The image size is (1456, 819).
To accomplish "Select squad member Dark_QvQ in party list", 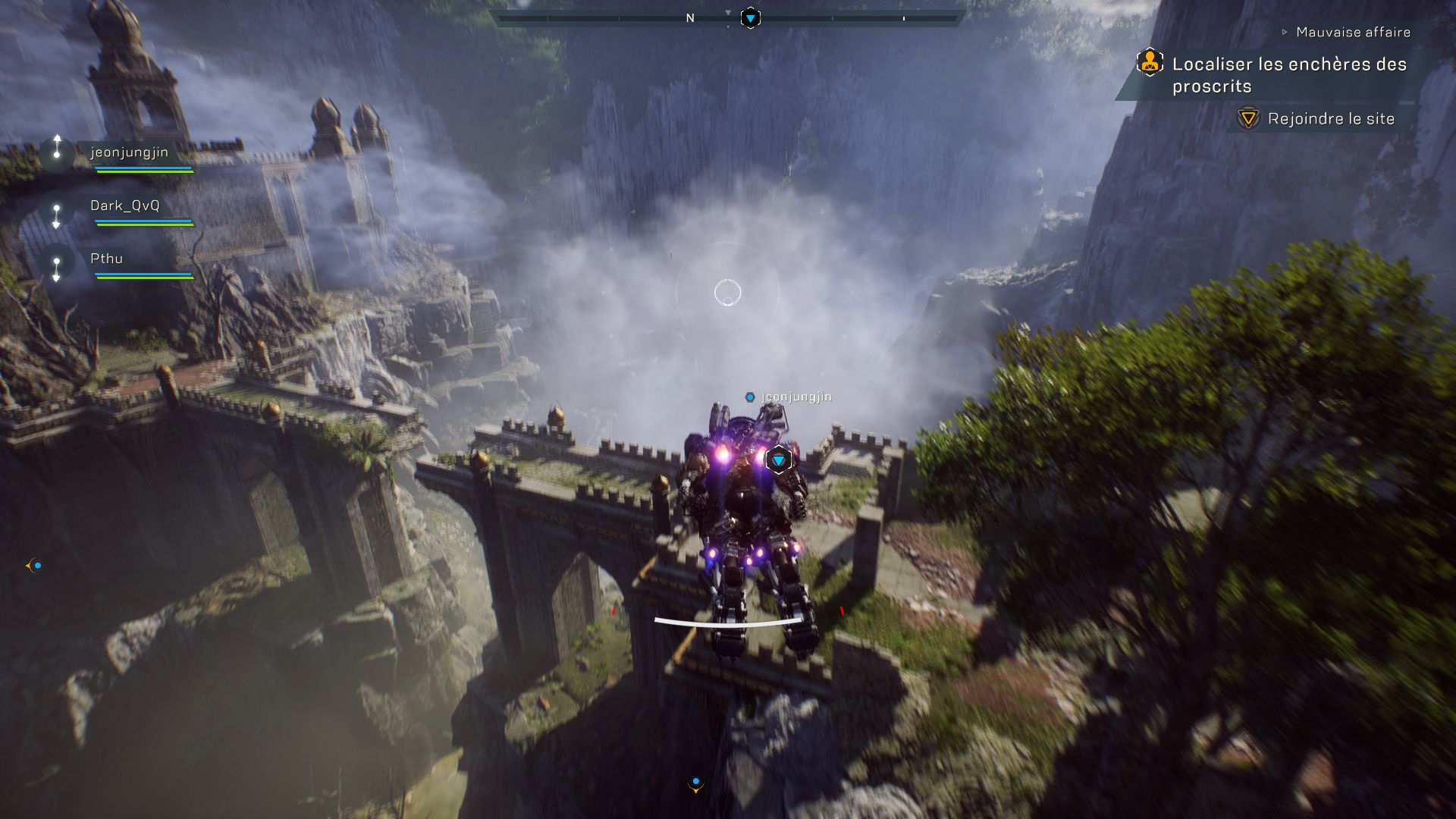I will (x=125, y=206).
